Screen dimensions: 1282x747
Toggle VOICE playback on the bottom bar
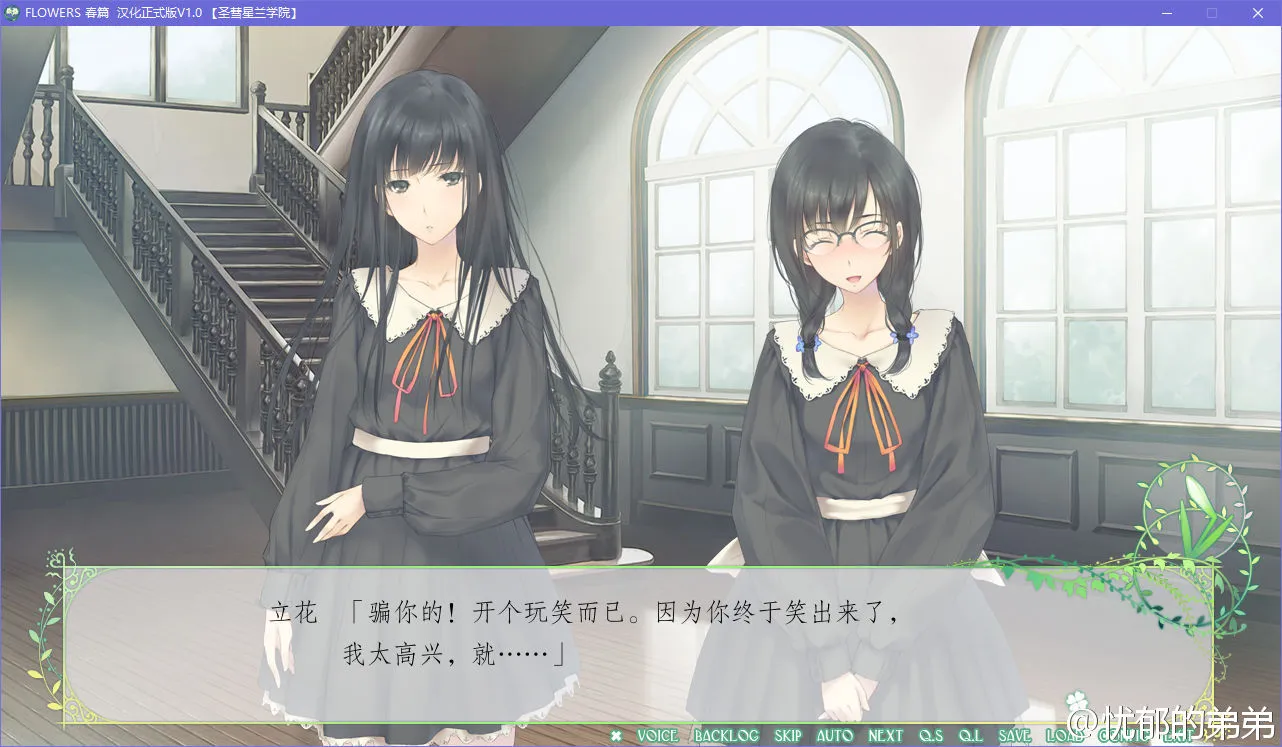click(656, 736)
